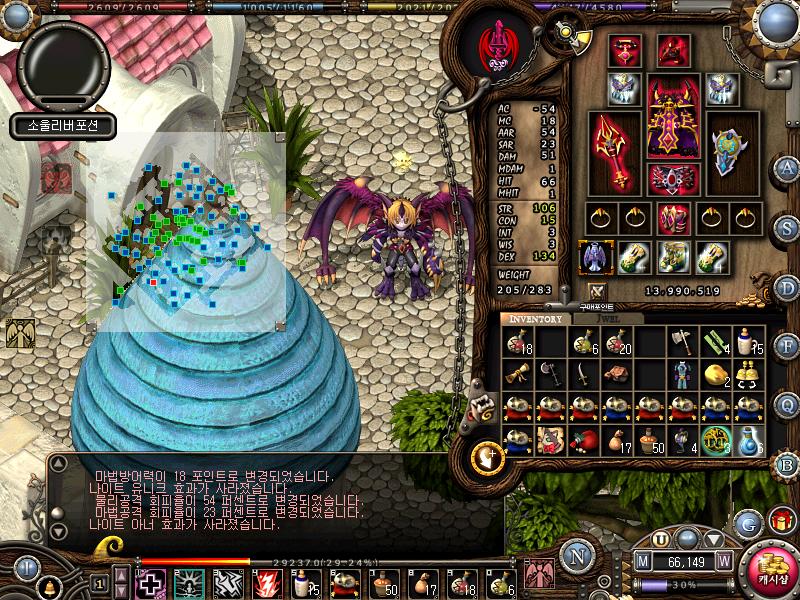Activate the red lightning skill on hotbar
This screenshot has height=600, width=800.
click(x=265, y=583)
